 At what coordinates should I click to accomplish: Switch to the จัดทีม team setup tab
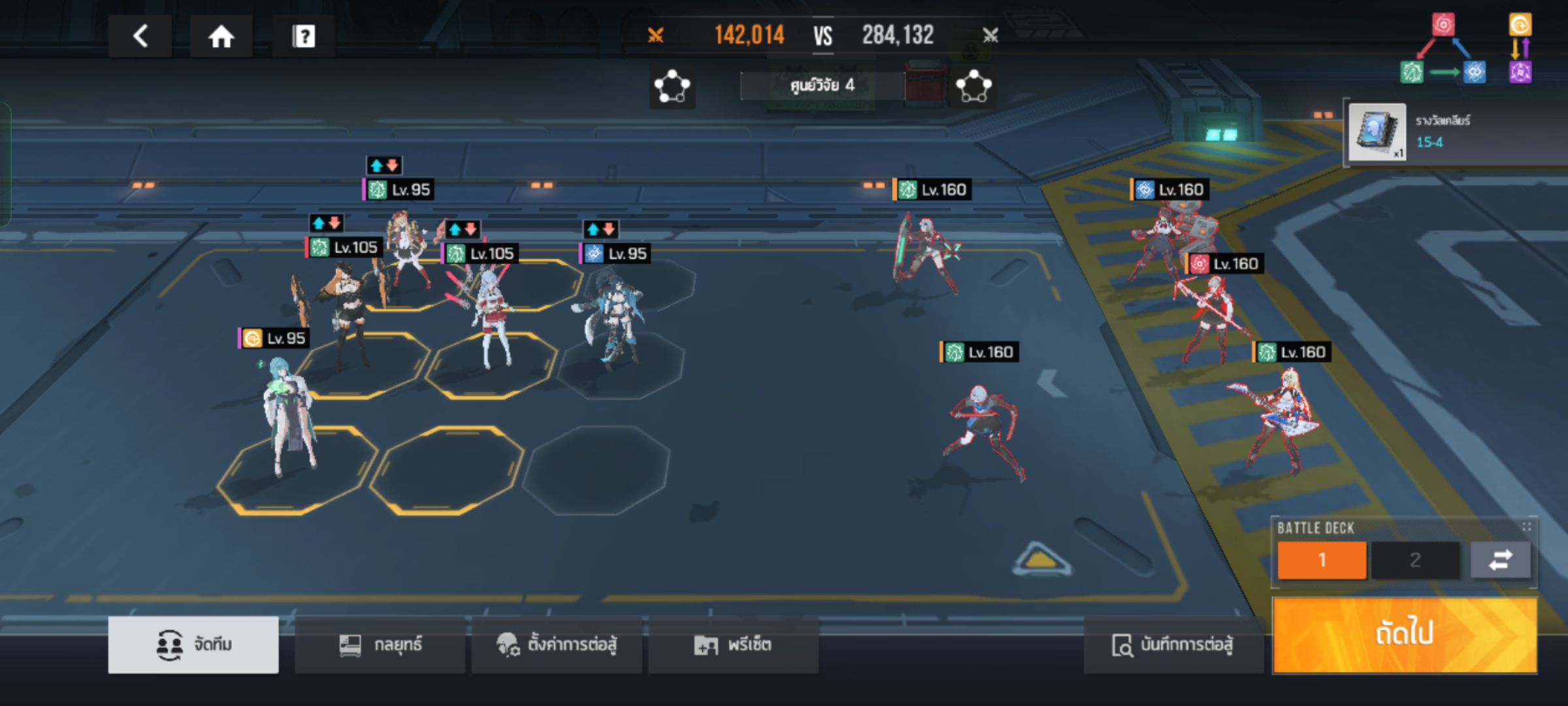[193, 645]
